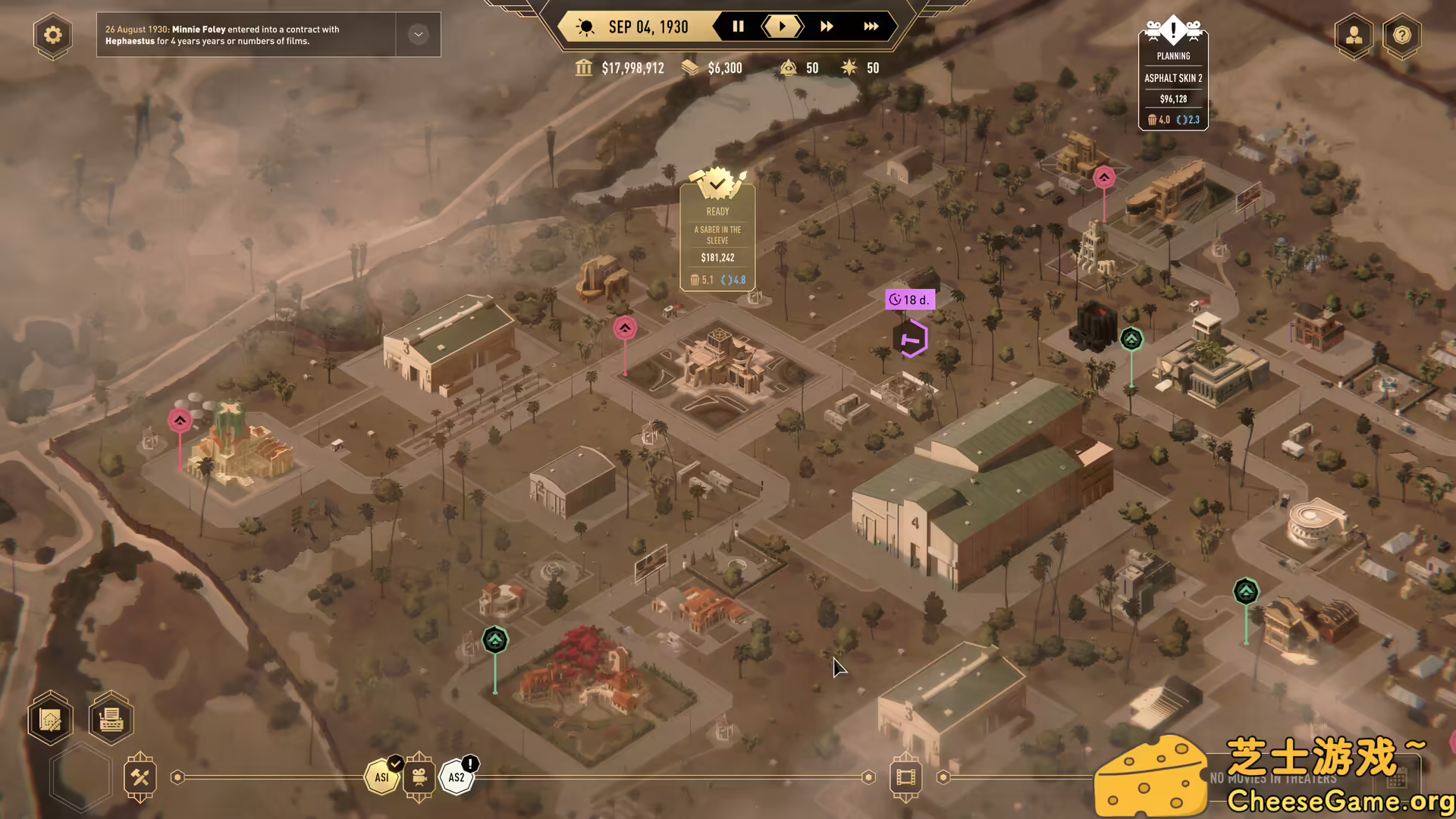1456x819 pixels.
Task: Select the hammer and wrench pre-production stage
Action: click(140, 777)
